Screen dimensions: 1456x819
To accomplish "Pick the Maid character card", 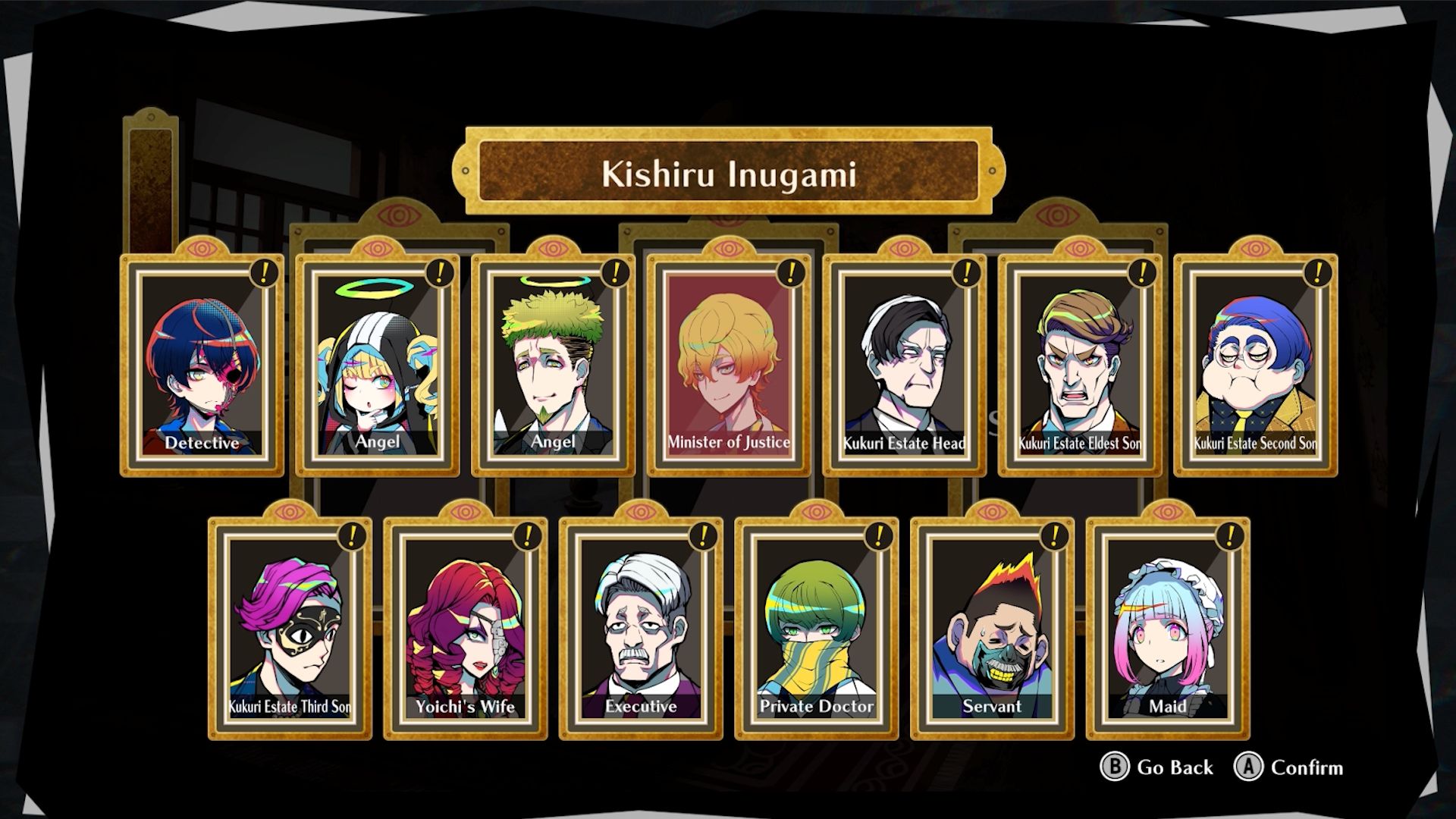I will (x=1168, y=629).
